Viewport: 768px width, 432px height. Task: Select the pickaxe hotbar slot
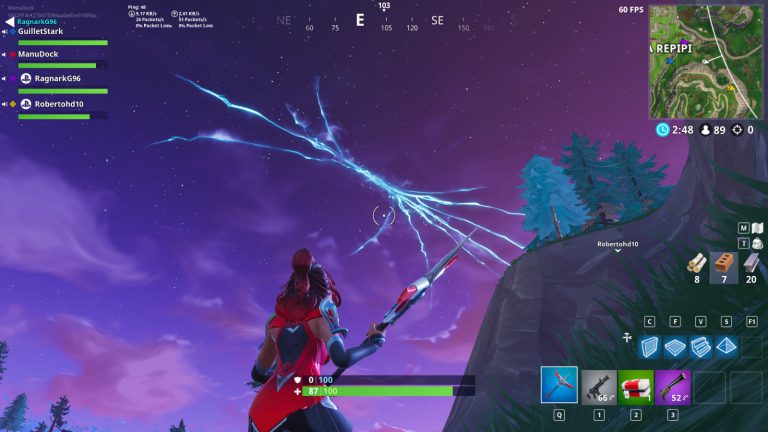click(x=559, y=385)
